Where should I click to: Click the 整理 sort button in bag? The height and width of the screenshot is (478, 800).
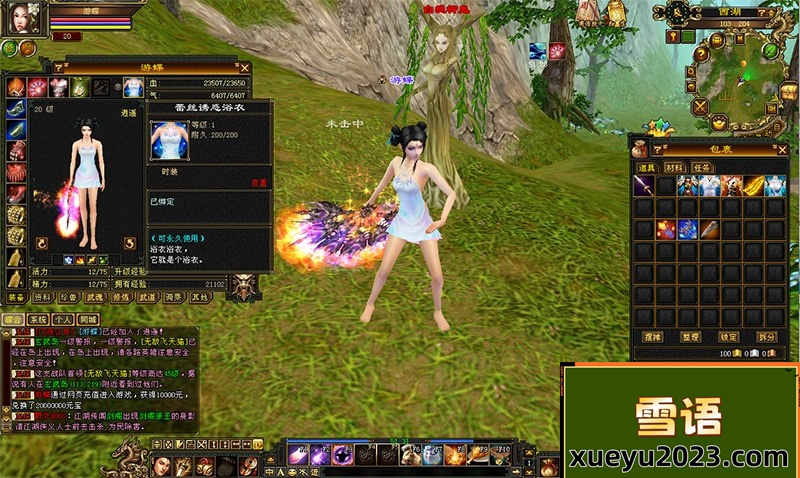point(690,337)
